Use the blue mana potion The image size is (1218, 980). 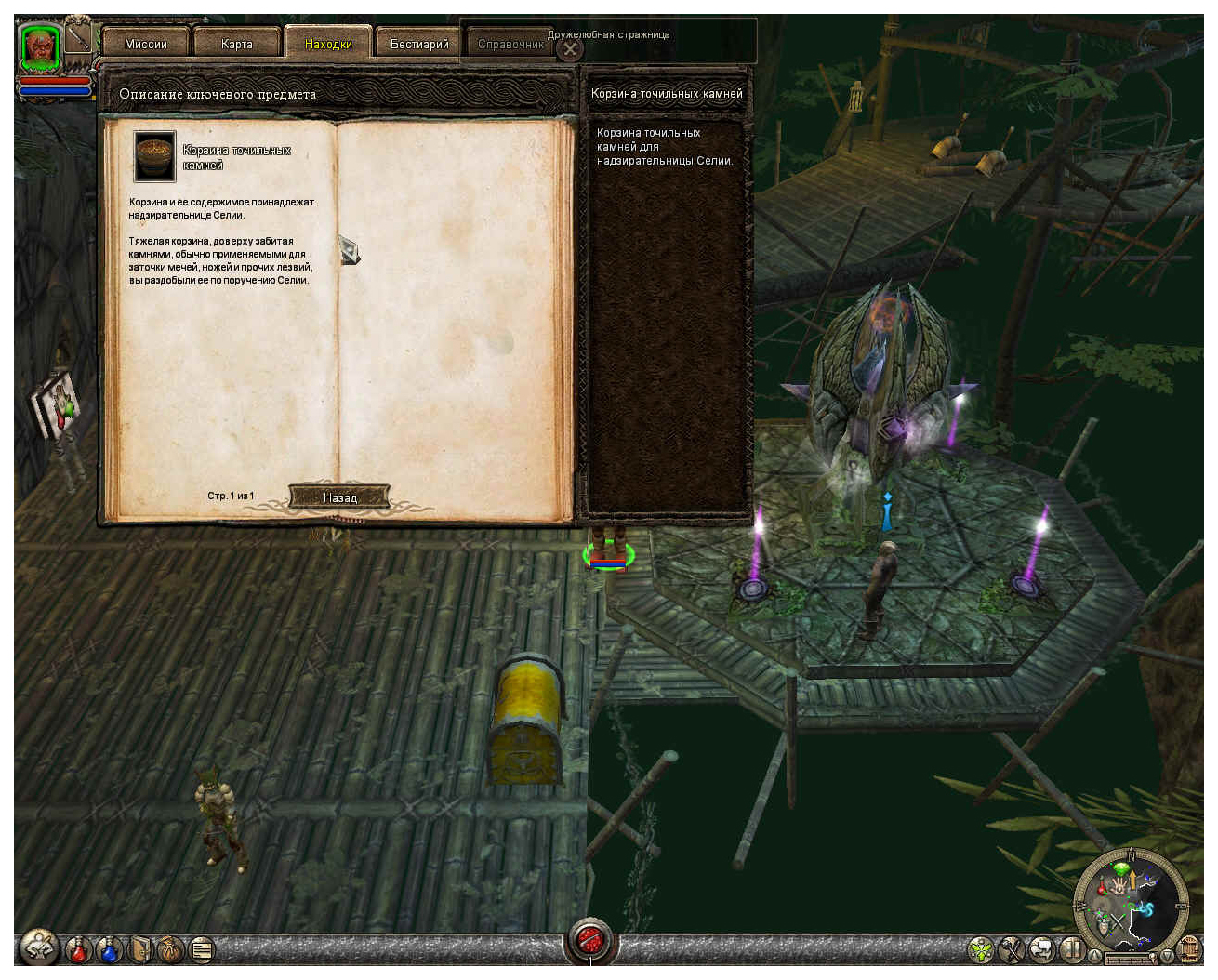pos(110,949)
